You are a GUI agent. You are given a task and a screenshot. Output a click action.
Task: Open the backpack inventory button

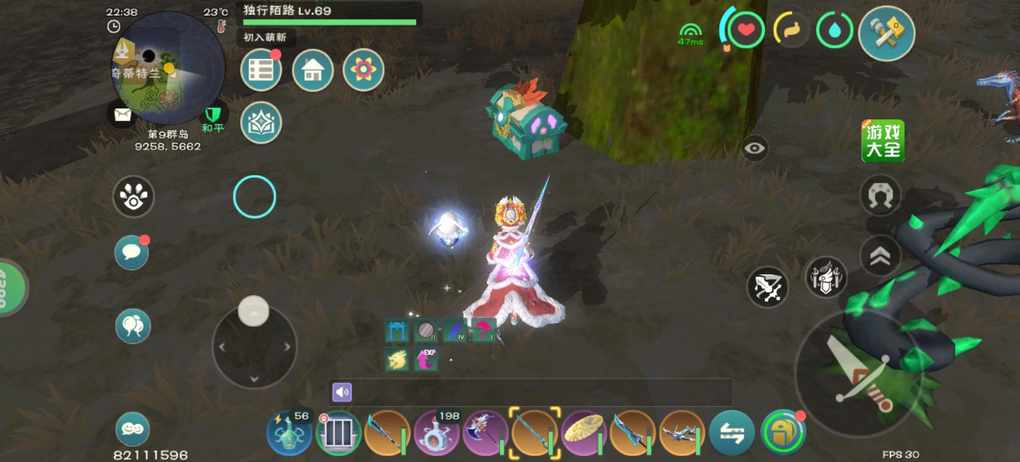(782, 432)
